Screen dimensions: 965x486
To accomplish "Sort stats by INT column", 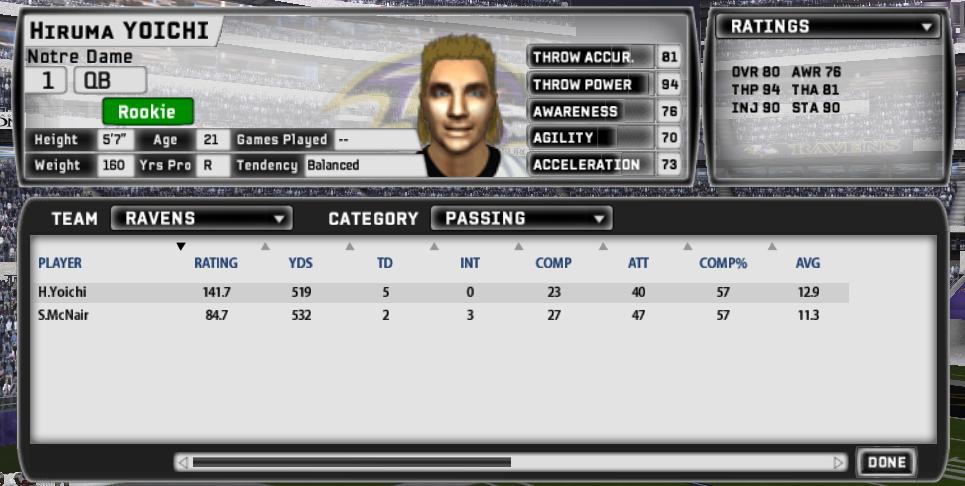I will (x=470, y=263).
